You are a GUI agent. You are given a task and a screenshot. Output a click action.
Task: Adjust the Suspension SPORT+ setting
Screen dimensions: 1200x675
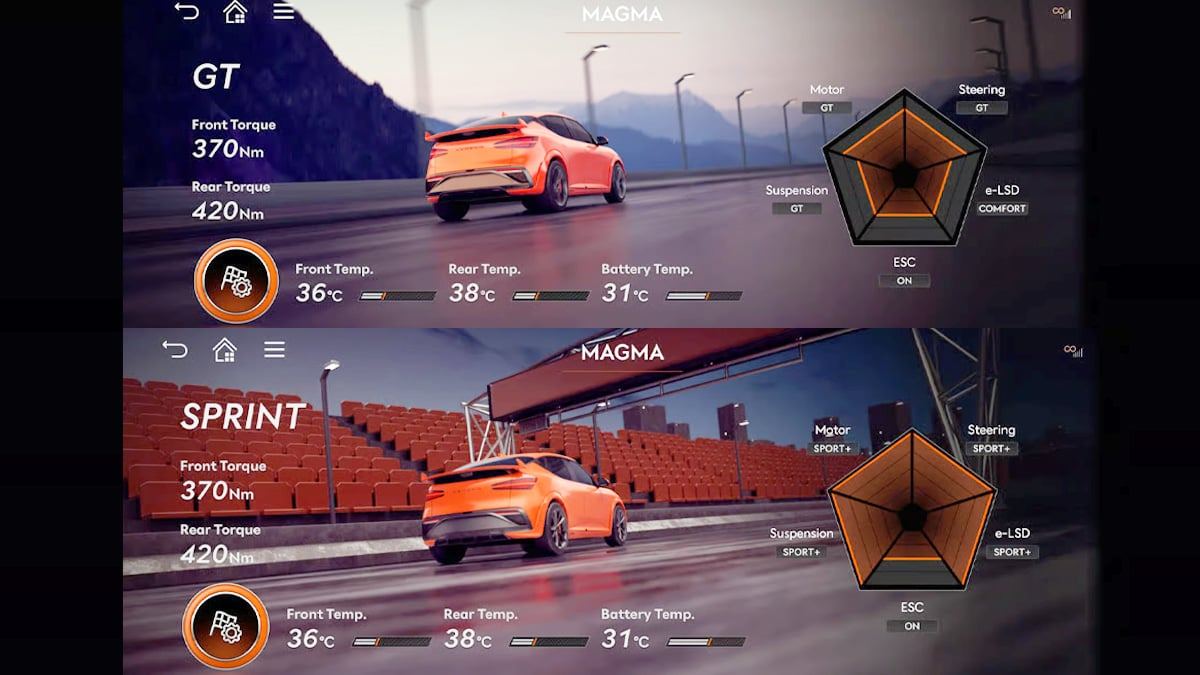(x=801, y=552)
